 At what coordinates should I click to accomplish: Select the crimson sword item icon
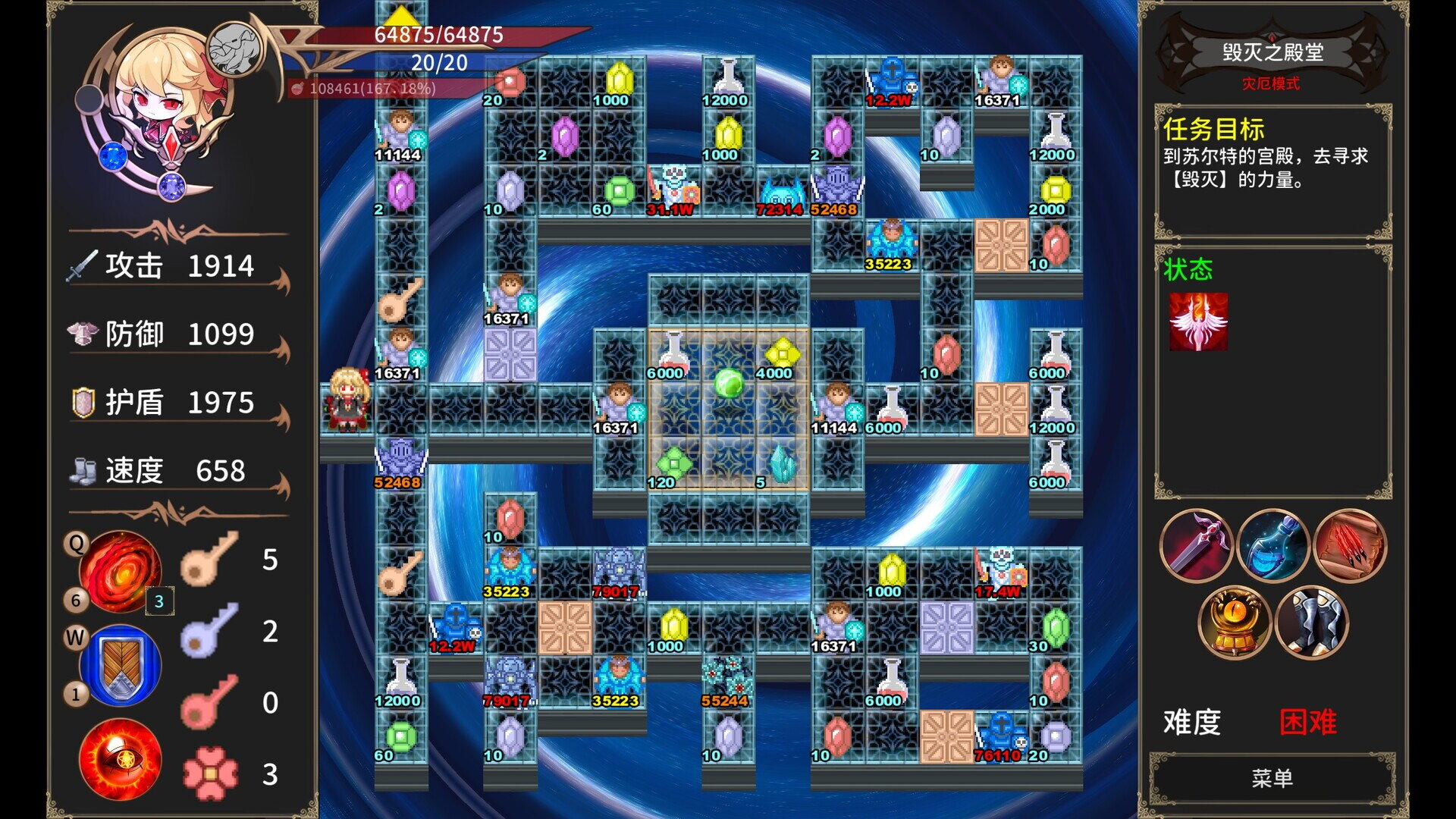(x=1196, y=545)
